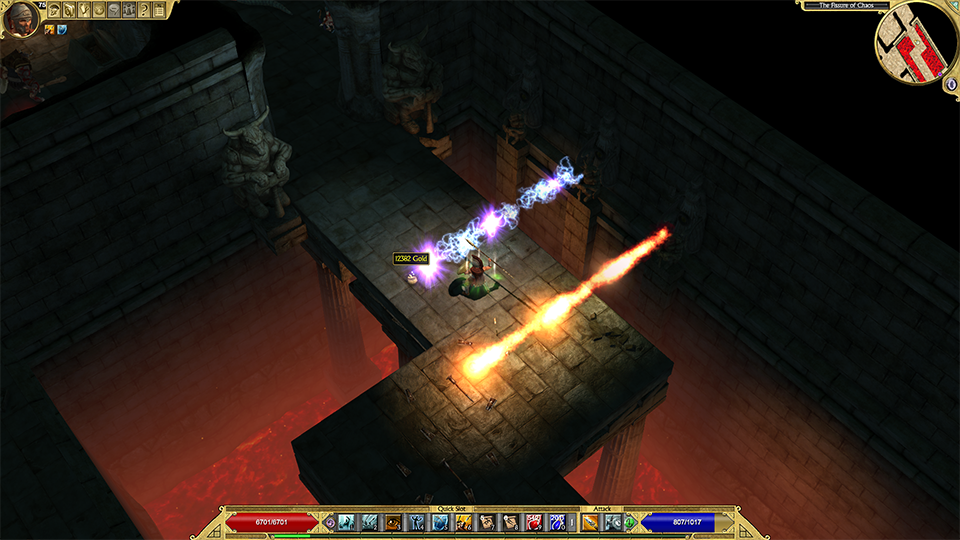The width and height of the screenshot is (960, 540).
Task: Select the secondary attack slot icon
Action: (x=612, y=521)
